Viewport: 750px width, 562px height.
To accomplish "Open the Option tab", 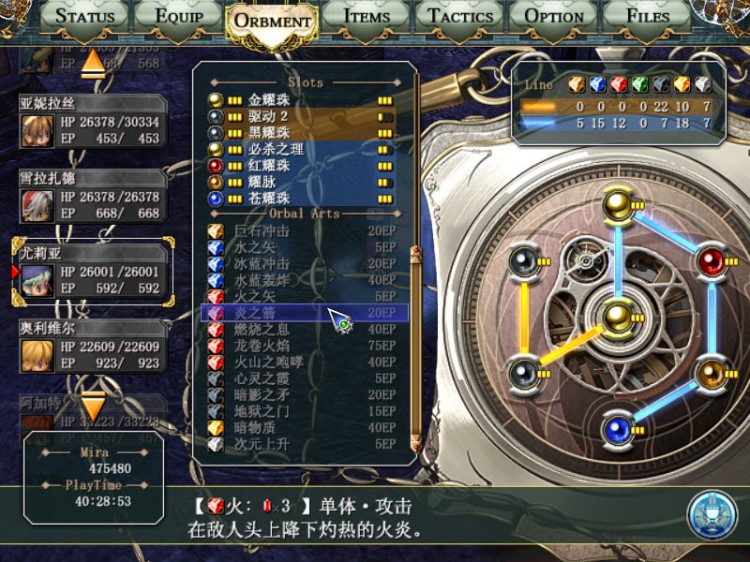I will coord(554,16).
